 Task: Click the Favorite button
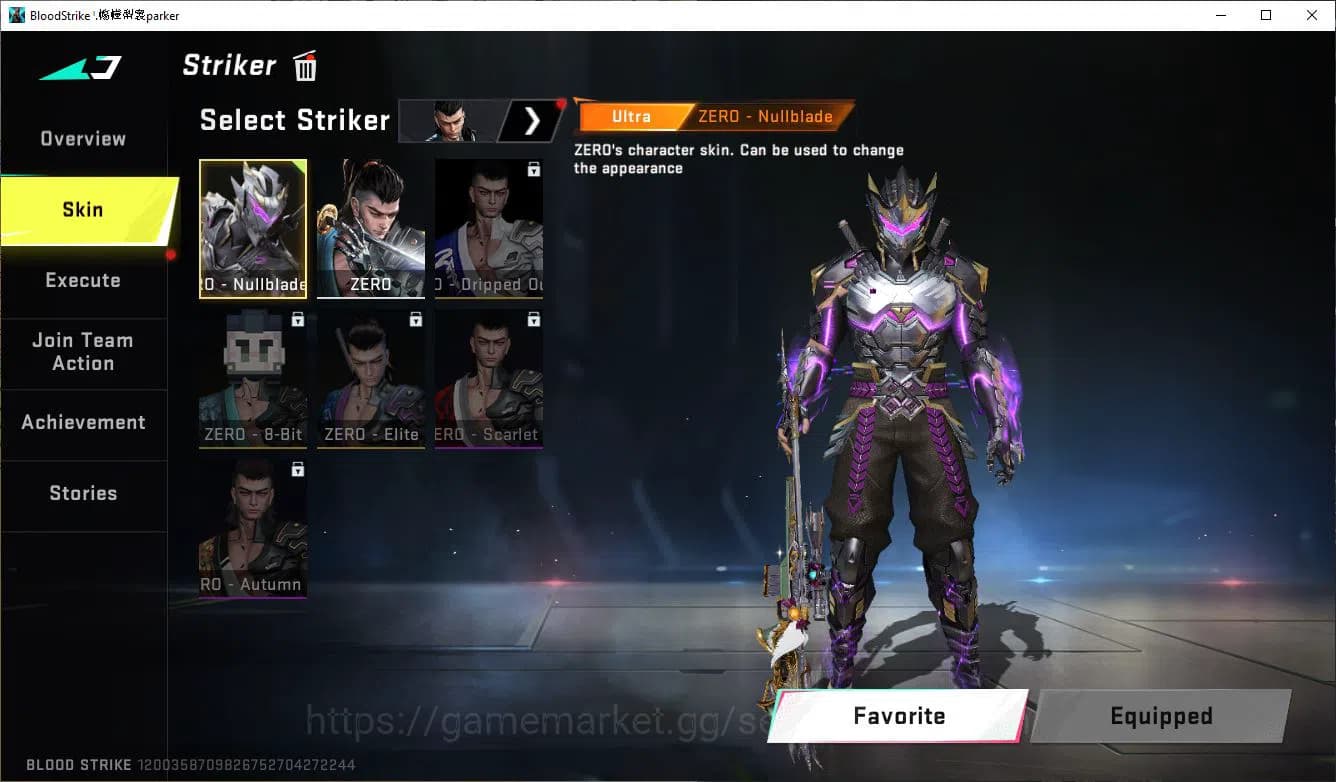tap(897, 716)
